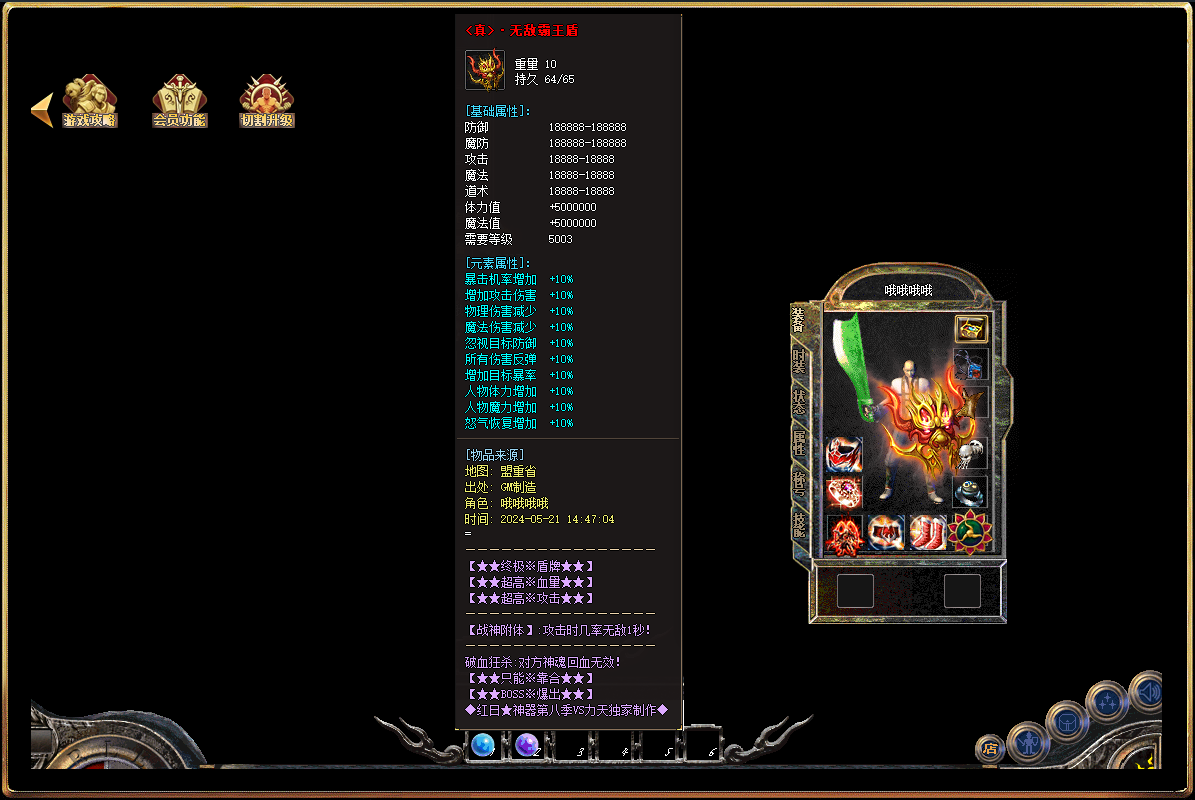The image size is (1195, 800).
Task: Open the 会员功能 member features menu
Action: [179, 102]
